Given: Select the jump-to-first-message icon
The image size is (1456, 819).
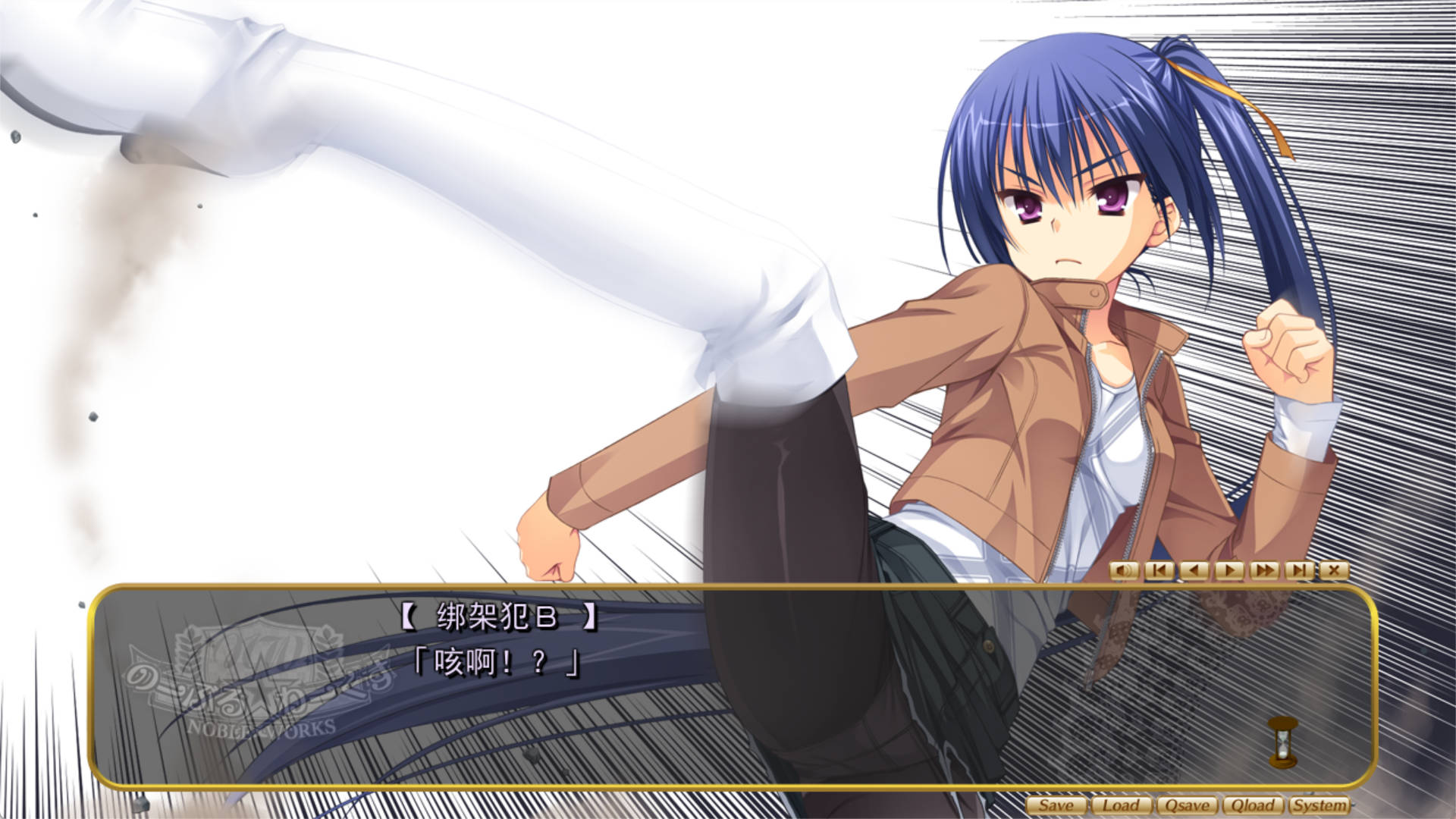Looking at the screenshot, I should point(1159,570).
